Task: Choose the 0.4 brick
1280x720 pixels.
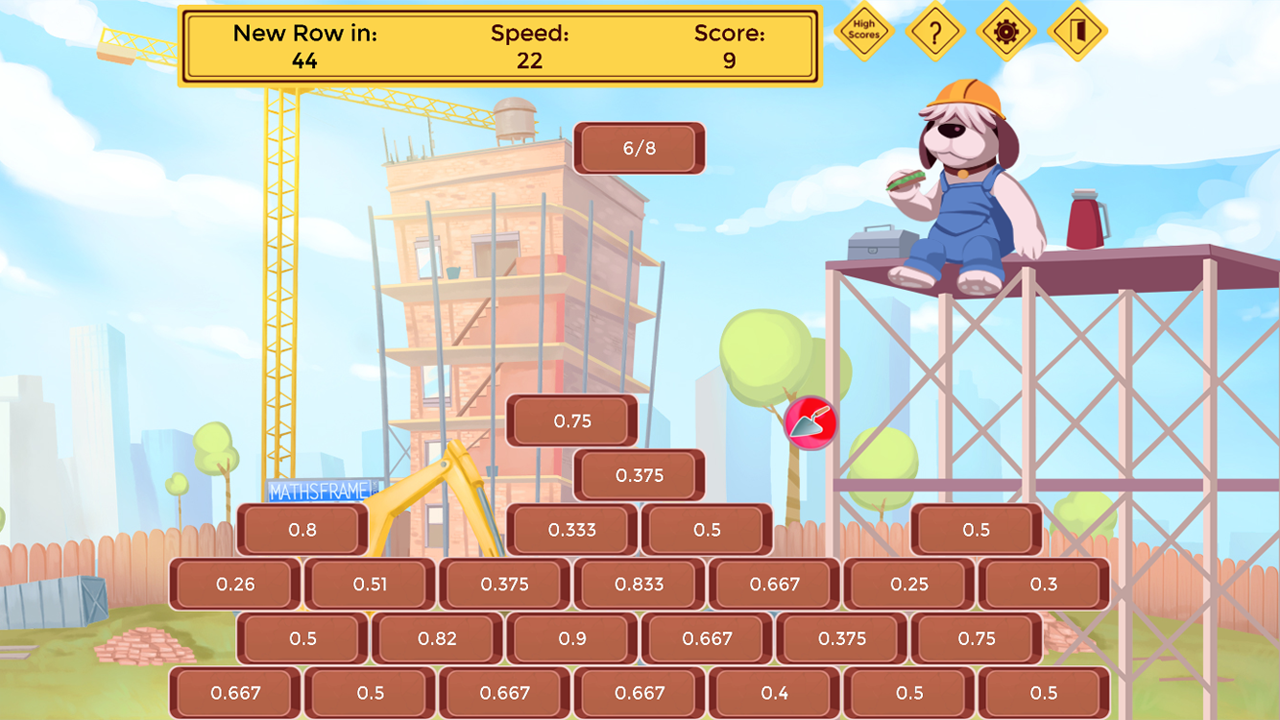Action: [x=774, y=692]
